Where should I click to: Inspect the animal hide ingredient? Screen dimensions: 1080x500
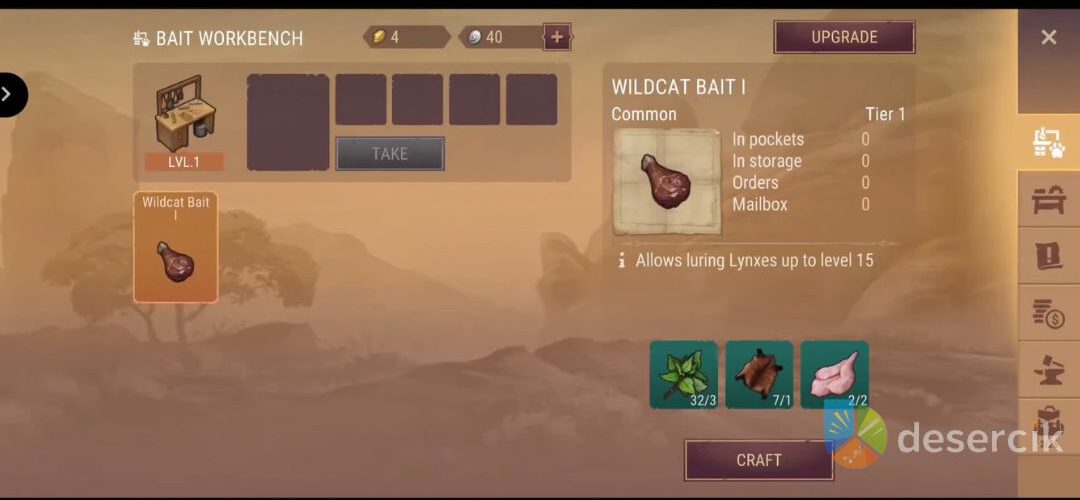[759, 374]
